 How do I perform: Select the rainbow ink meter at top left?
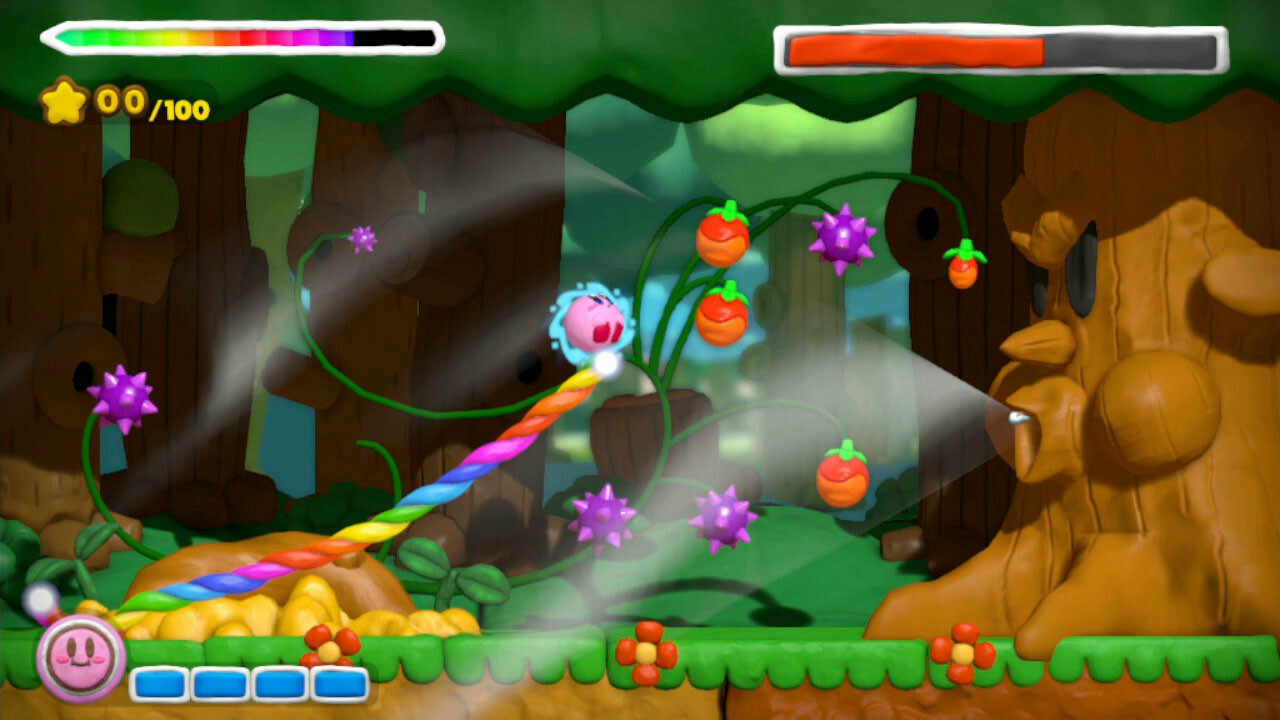235,37
